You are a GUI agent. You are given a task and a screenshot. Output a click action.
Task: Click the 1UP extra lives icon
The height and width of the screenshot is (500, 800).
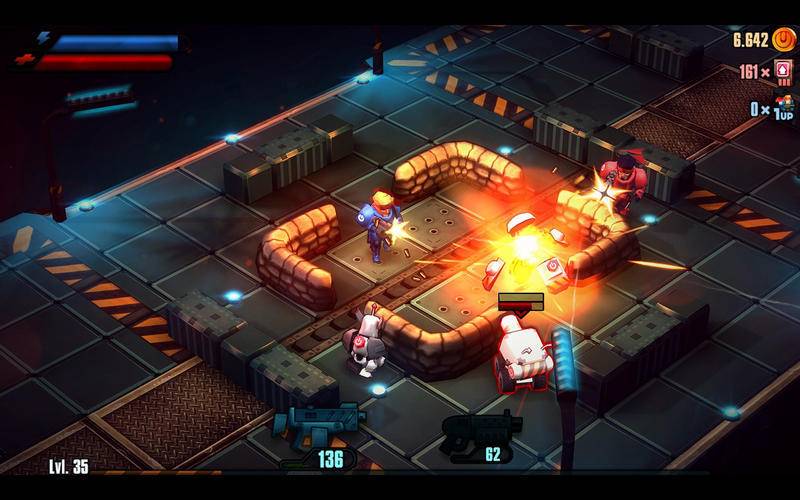click(x=783, y=107)
